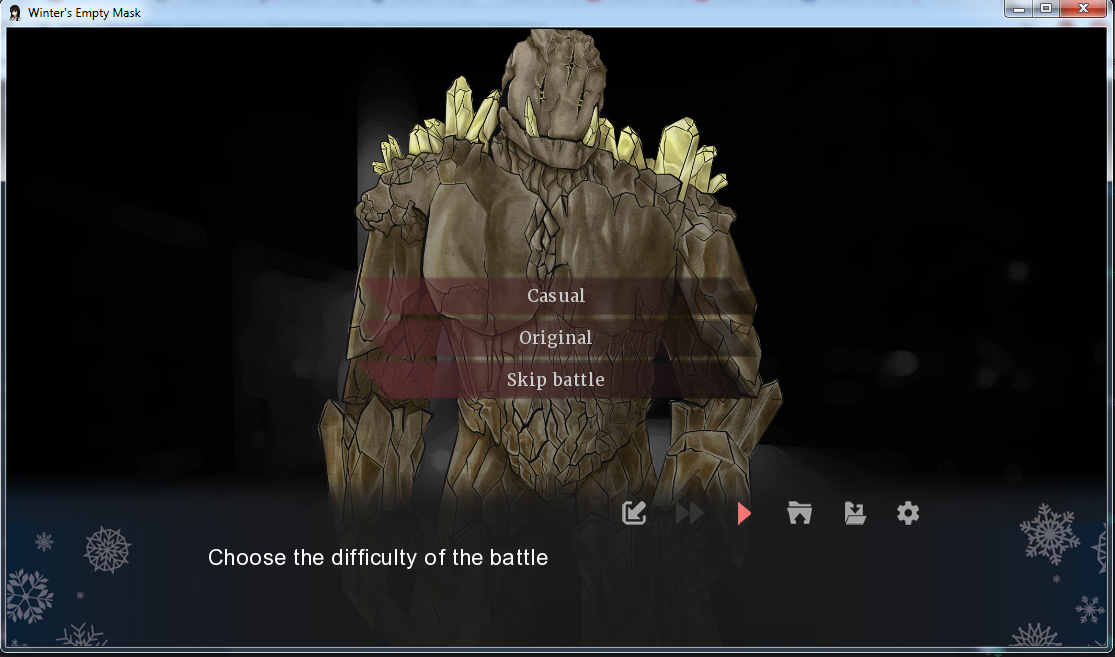Choose the Casual difficulty option
1115x657 pixels.
(556, 296)
